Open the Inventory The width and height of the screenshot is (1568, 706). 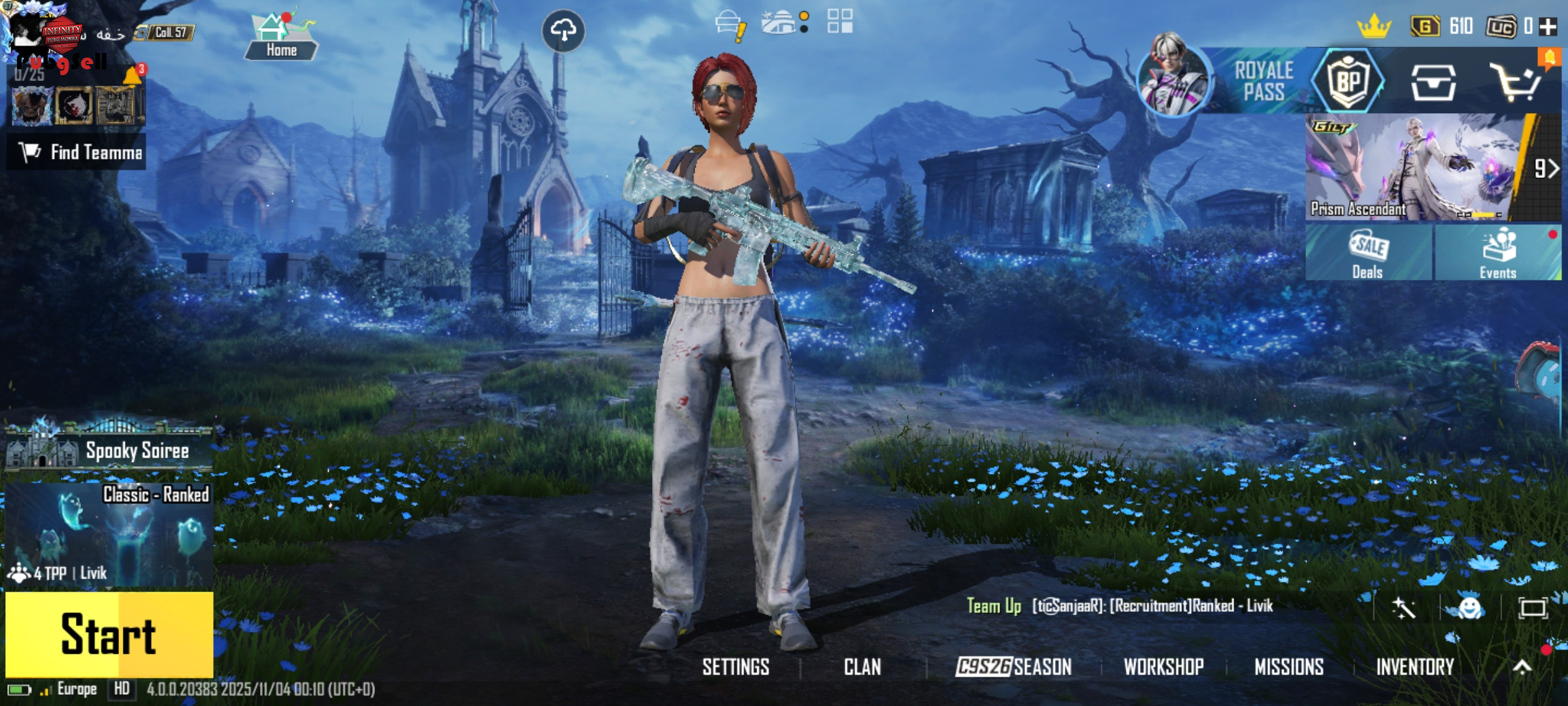coord(1415,667)
